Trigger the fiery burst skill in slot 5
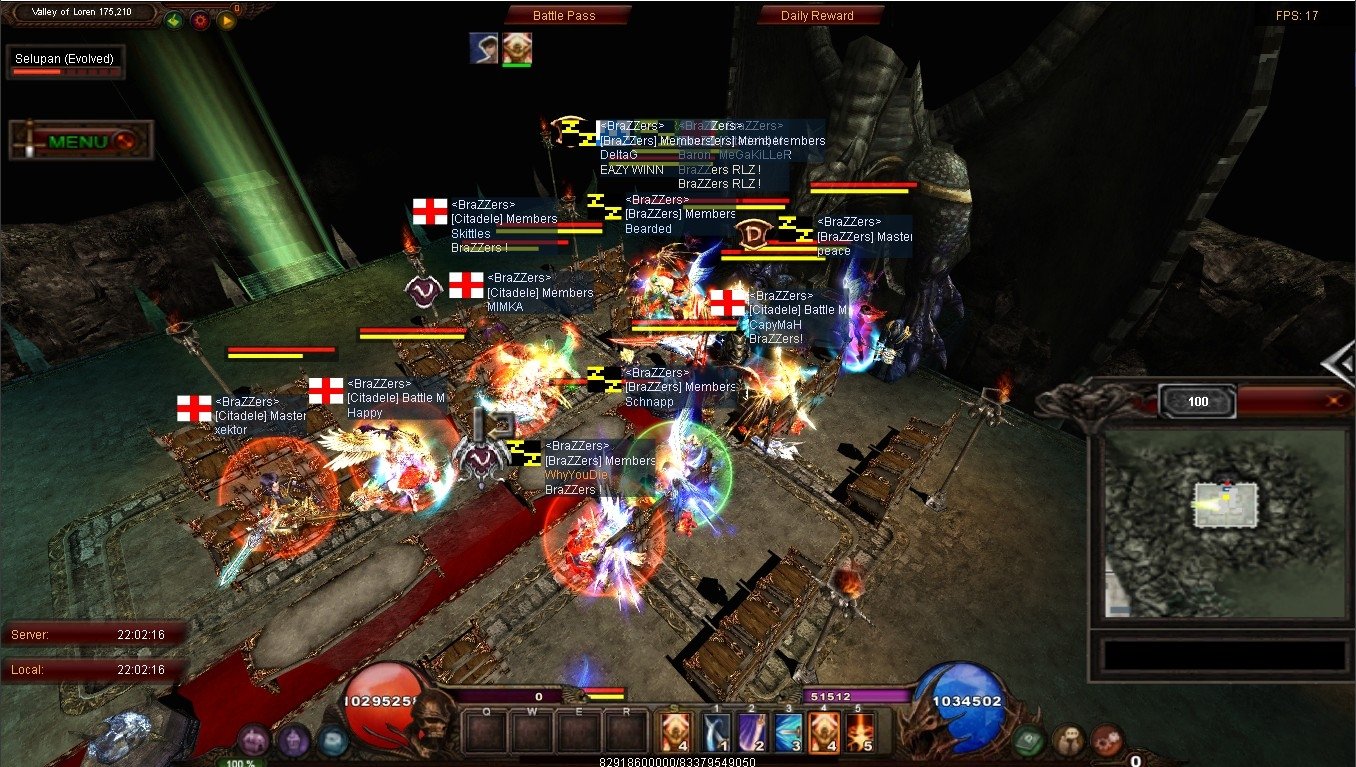1356x767 pixels. coord(859,732)
